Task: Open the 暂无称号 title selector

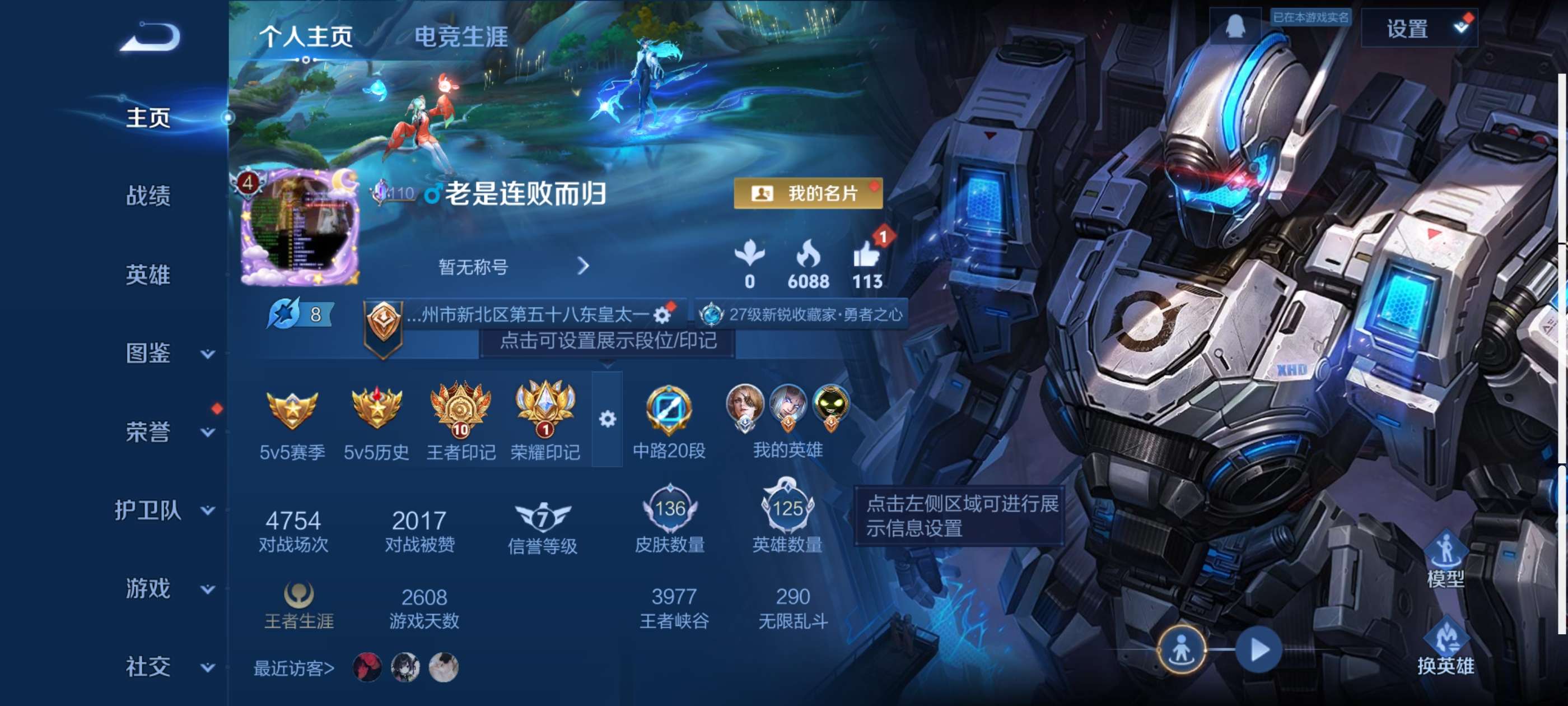Action: click(x=472, y=266)
